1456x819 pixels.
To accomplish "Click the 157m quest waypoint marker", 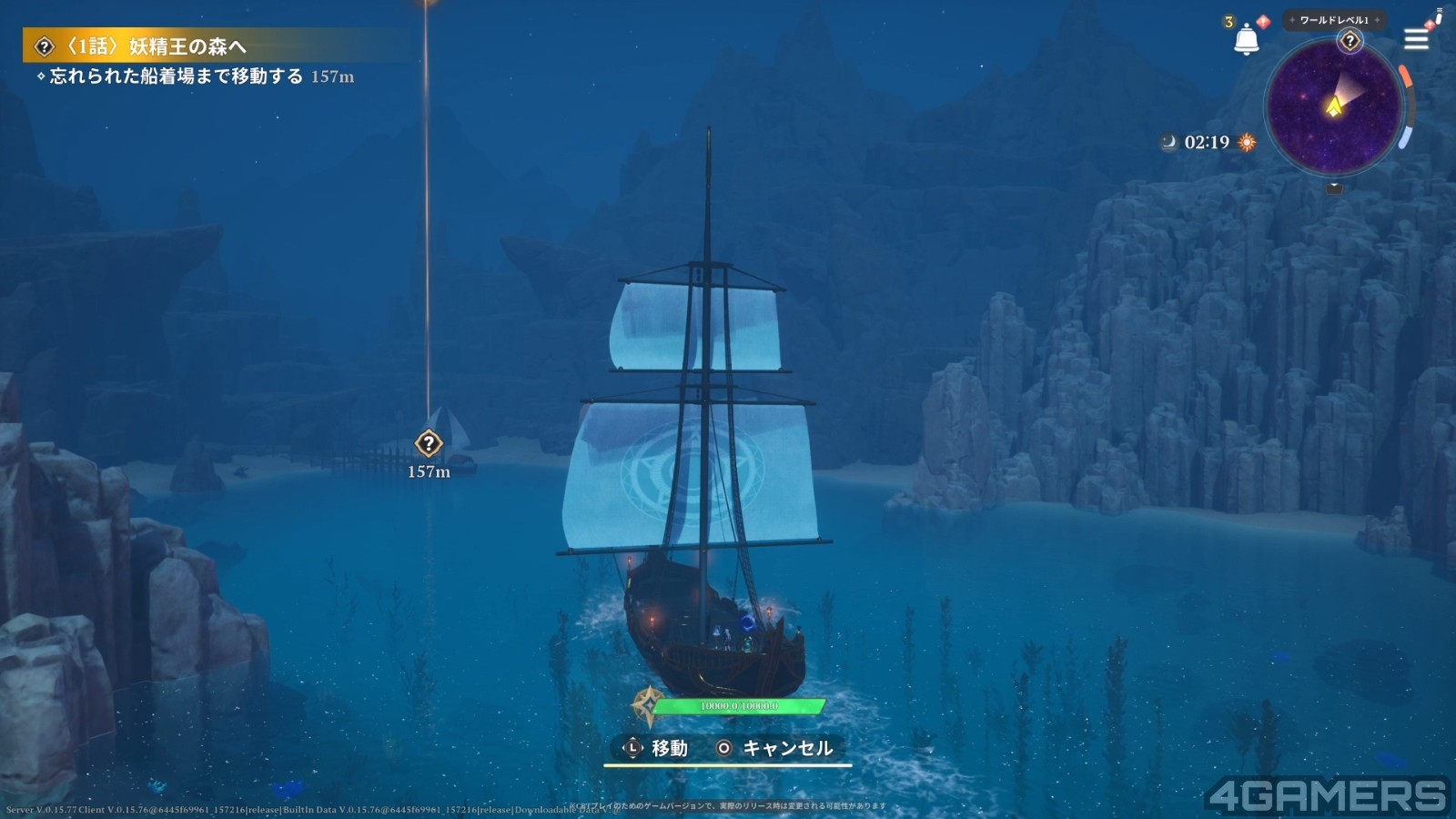I will pyautogui.click(x=429, y=444).
